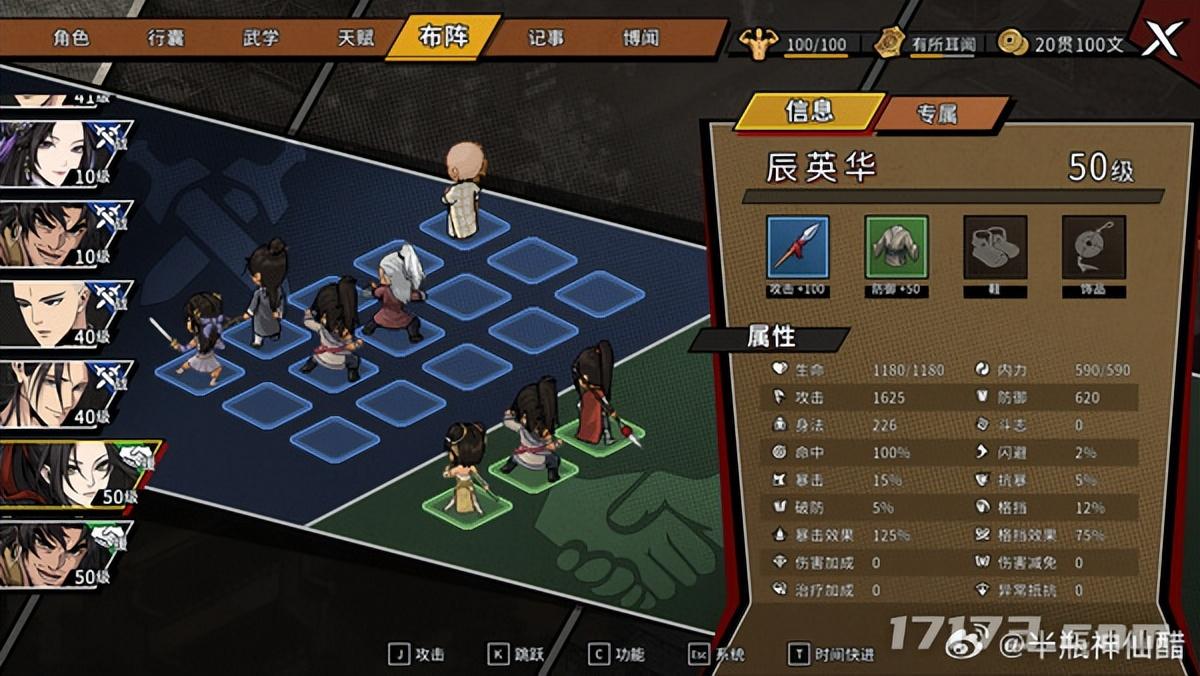Select the yellow-dressed unit on the green tile

pyautogui.click(x=465, y=468)
